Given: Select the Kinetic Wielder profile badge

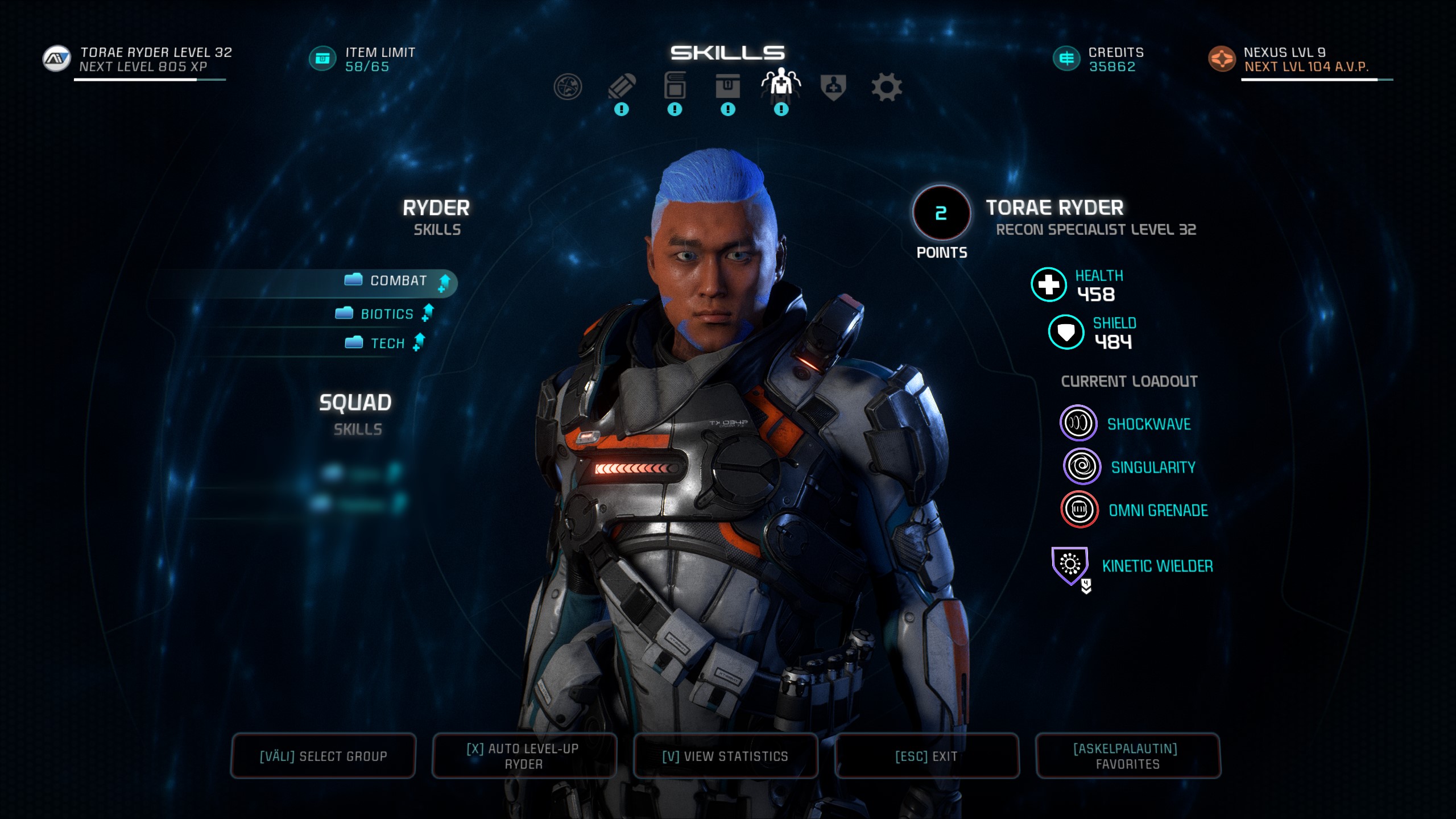Looking at the screenshot, I should click(1070, 565).
